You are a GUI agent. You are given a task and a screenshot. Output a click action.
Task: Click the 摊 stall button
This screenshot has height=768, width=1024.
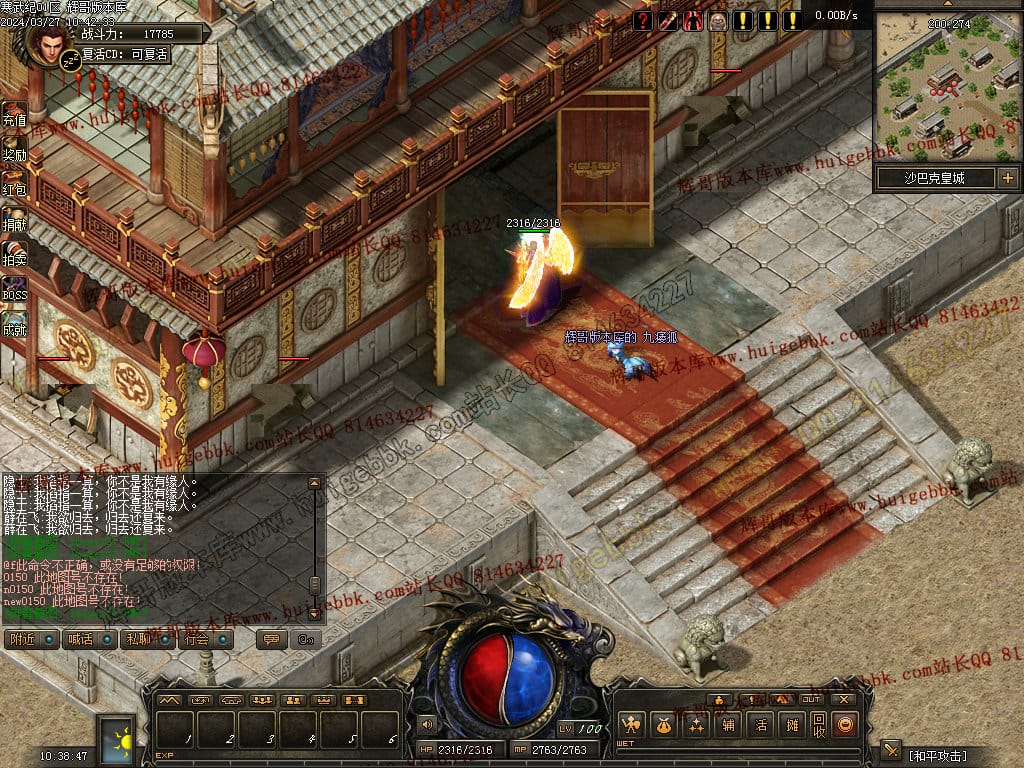point(792,724)
